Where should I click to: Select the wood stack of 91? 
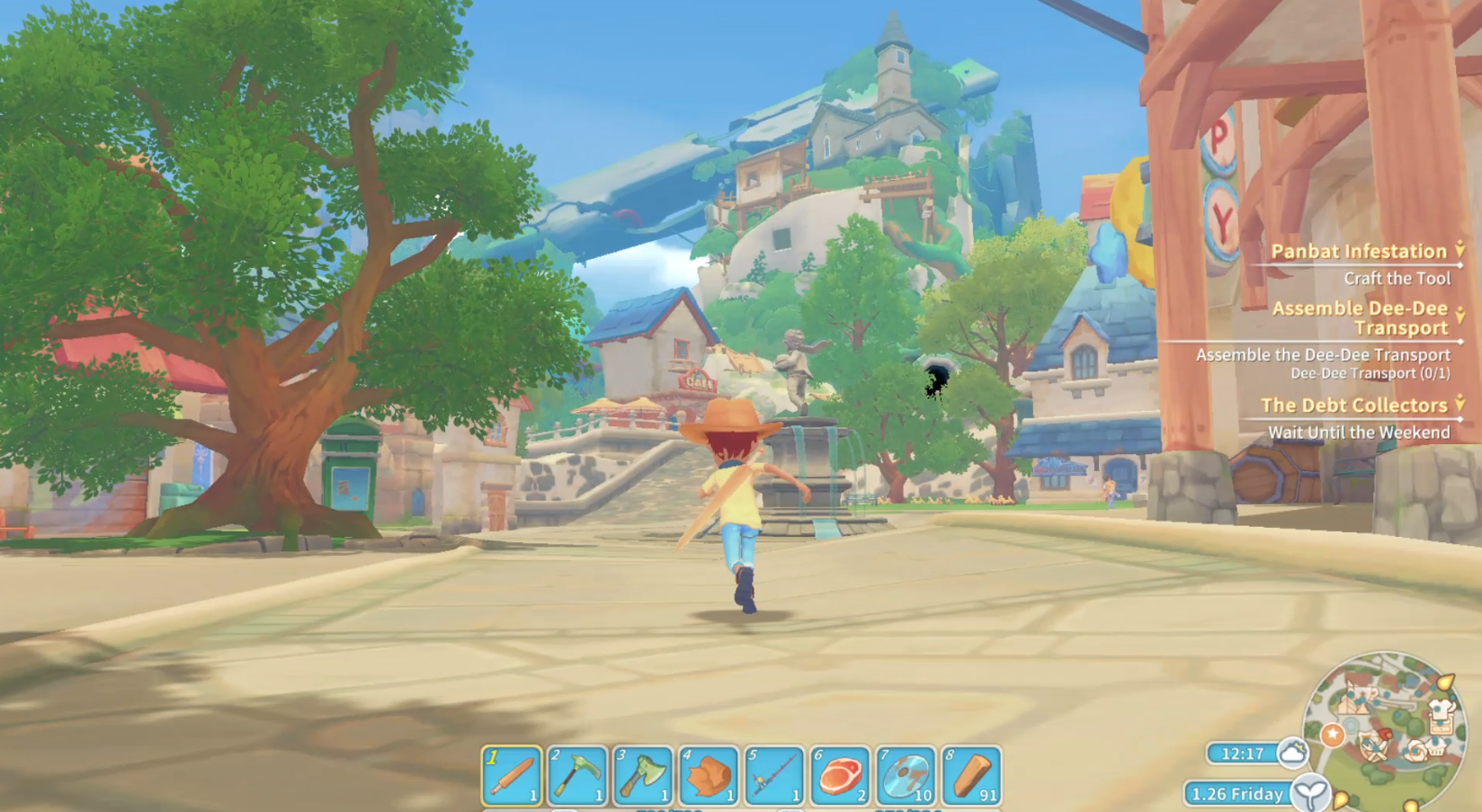click(x=971, y=774)
